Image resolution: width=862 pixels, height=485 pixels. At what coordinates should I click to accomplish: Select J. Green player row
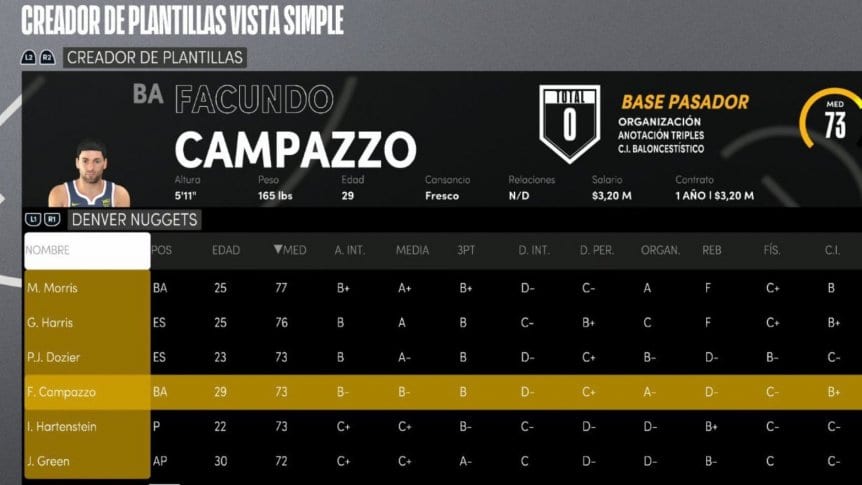coord(87,461)
